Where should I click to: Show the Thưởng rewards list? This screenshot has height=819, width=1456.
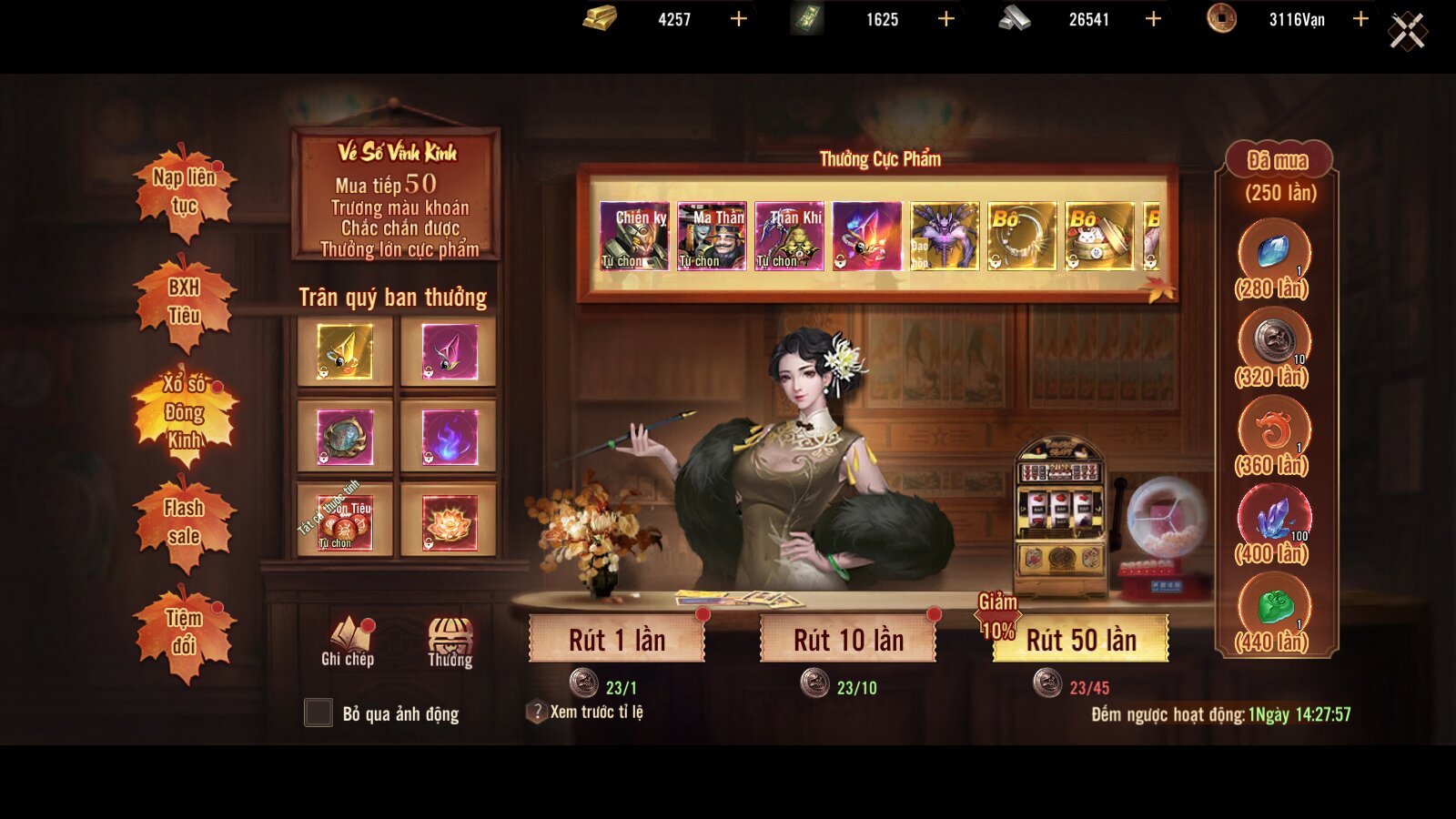(450, 642)
